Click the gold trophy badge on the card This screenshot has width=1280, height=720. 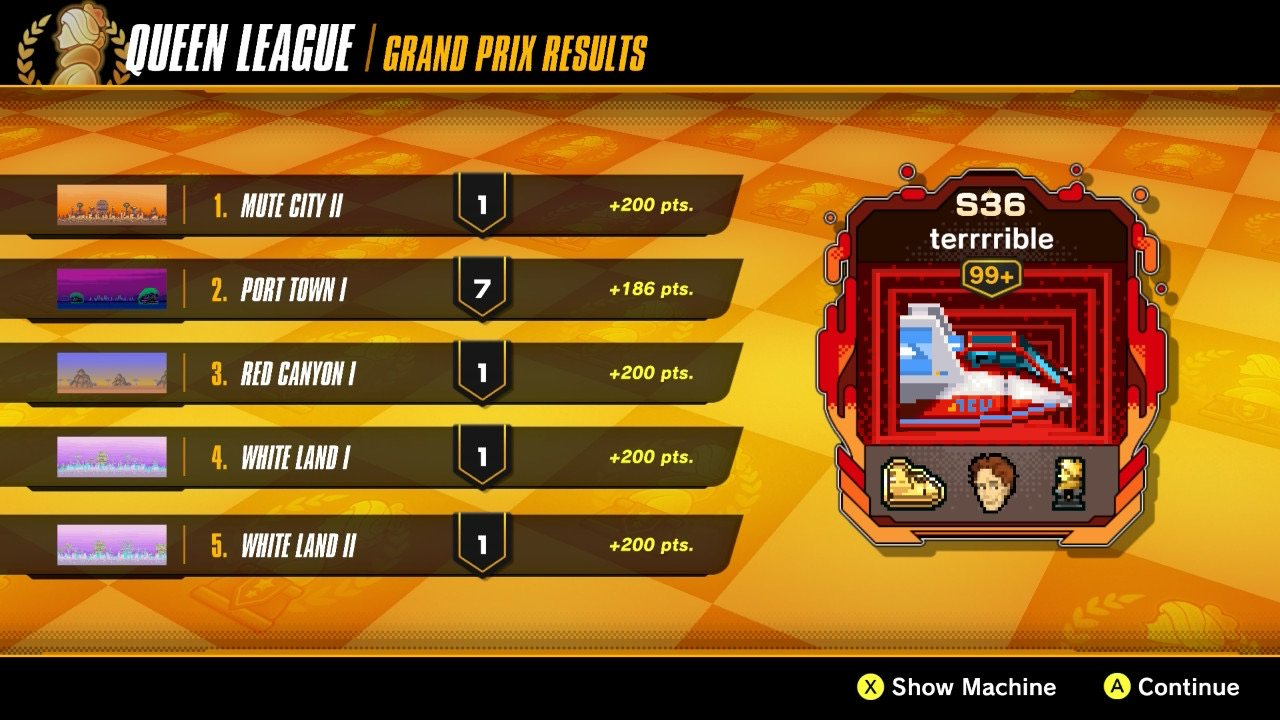(x=1069, y=483)
